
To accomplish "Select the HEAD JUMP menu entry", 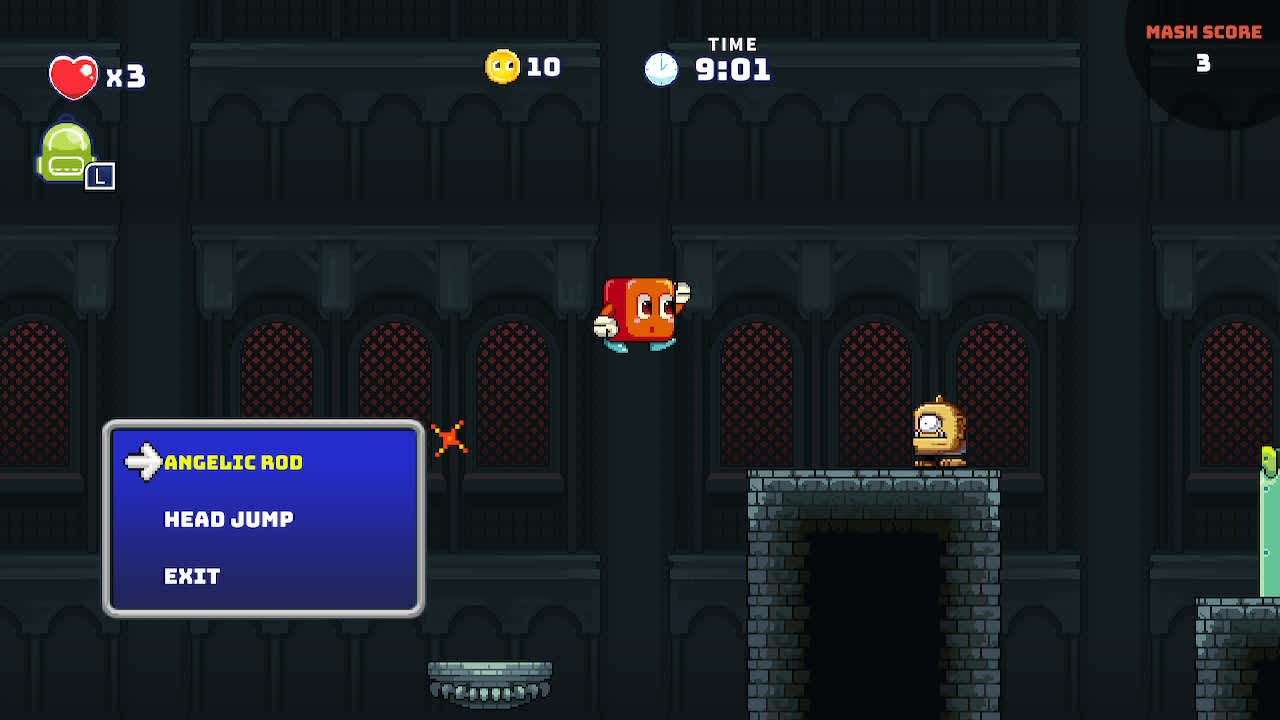I will (228, 519).
